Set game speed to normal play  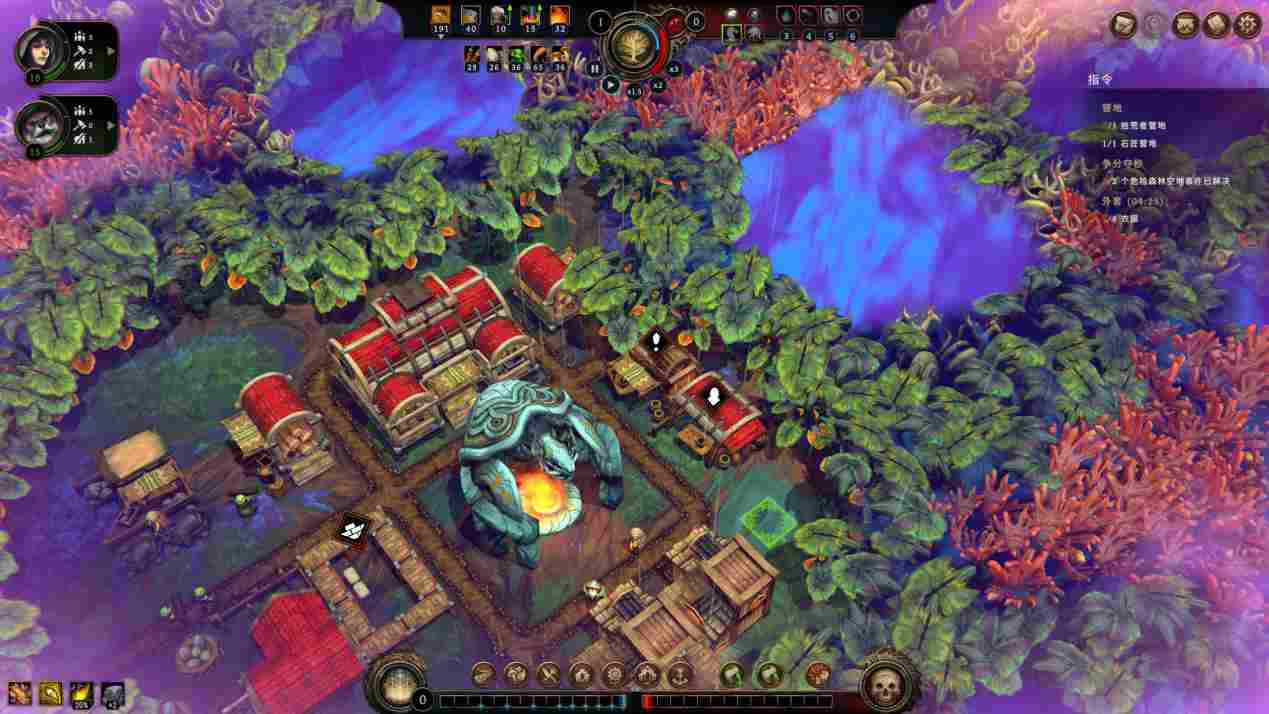pyautogui.click(x=611, y=85)
